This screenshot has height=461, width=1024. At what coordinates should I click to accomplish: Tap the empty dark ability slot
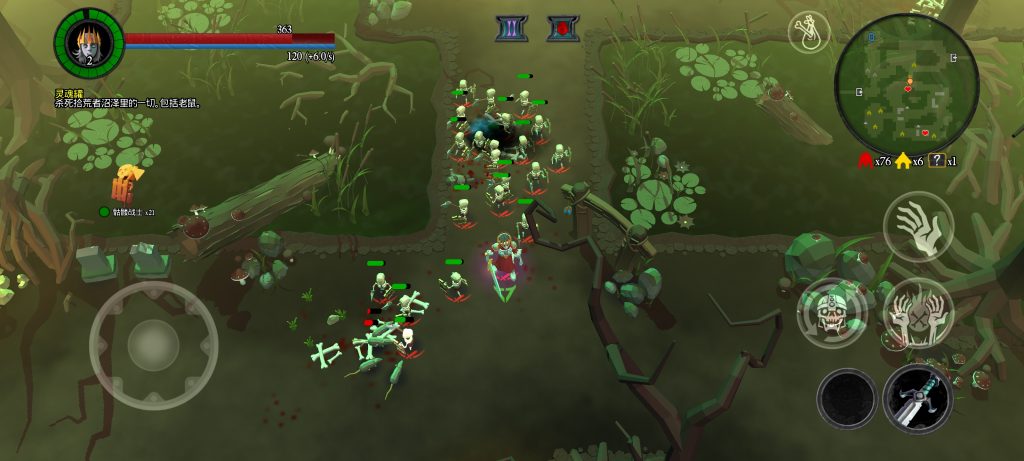[847, 398]
